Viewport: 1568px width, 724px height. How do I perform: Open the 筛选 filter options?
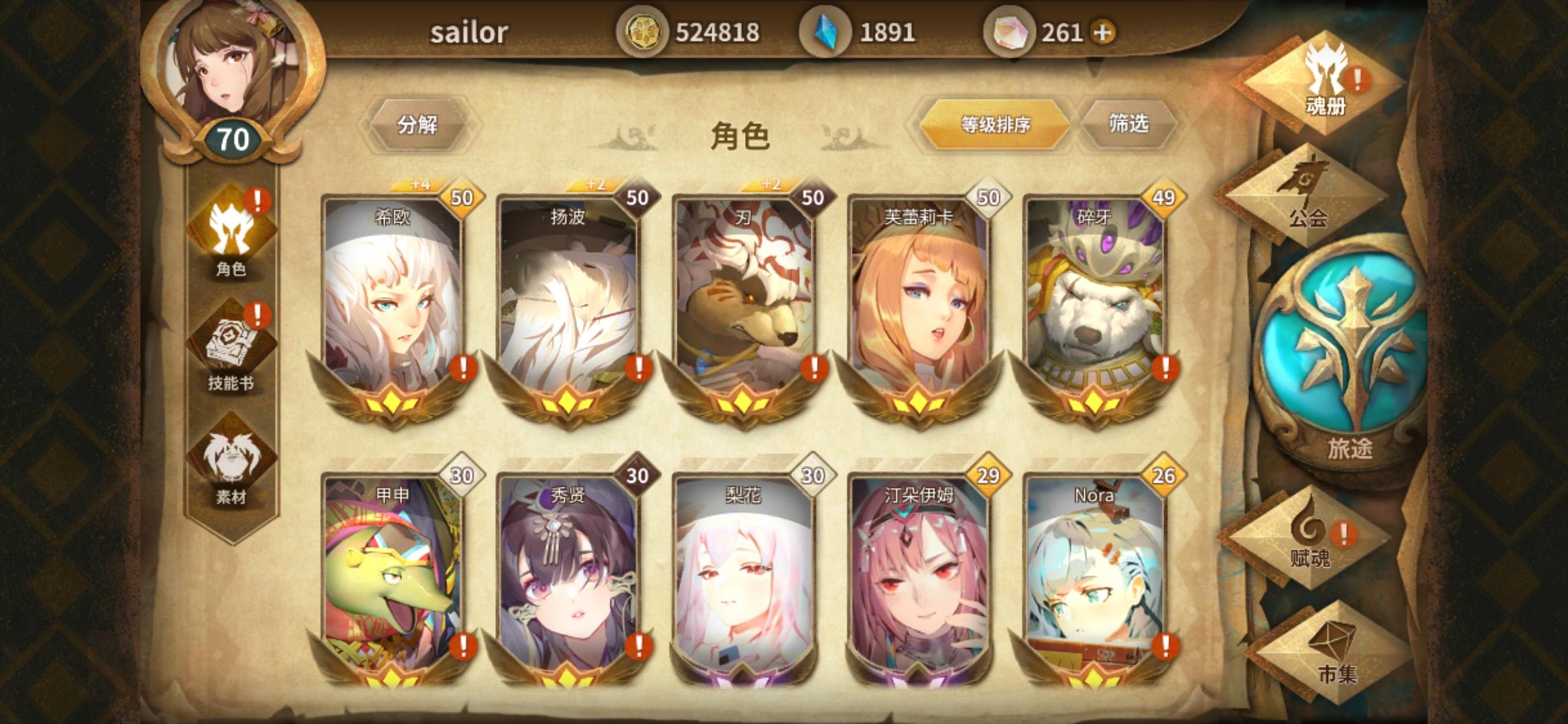(1131, 124)
